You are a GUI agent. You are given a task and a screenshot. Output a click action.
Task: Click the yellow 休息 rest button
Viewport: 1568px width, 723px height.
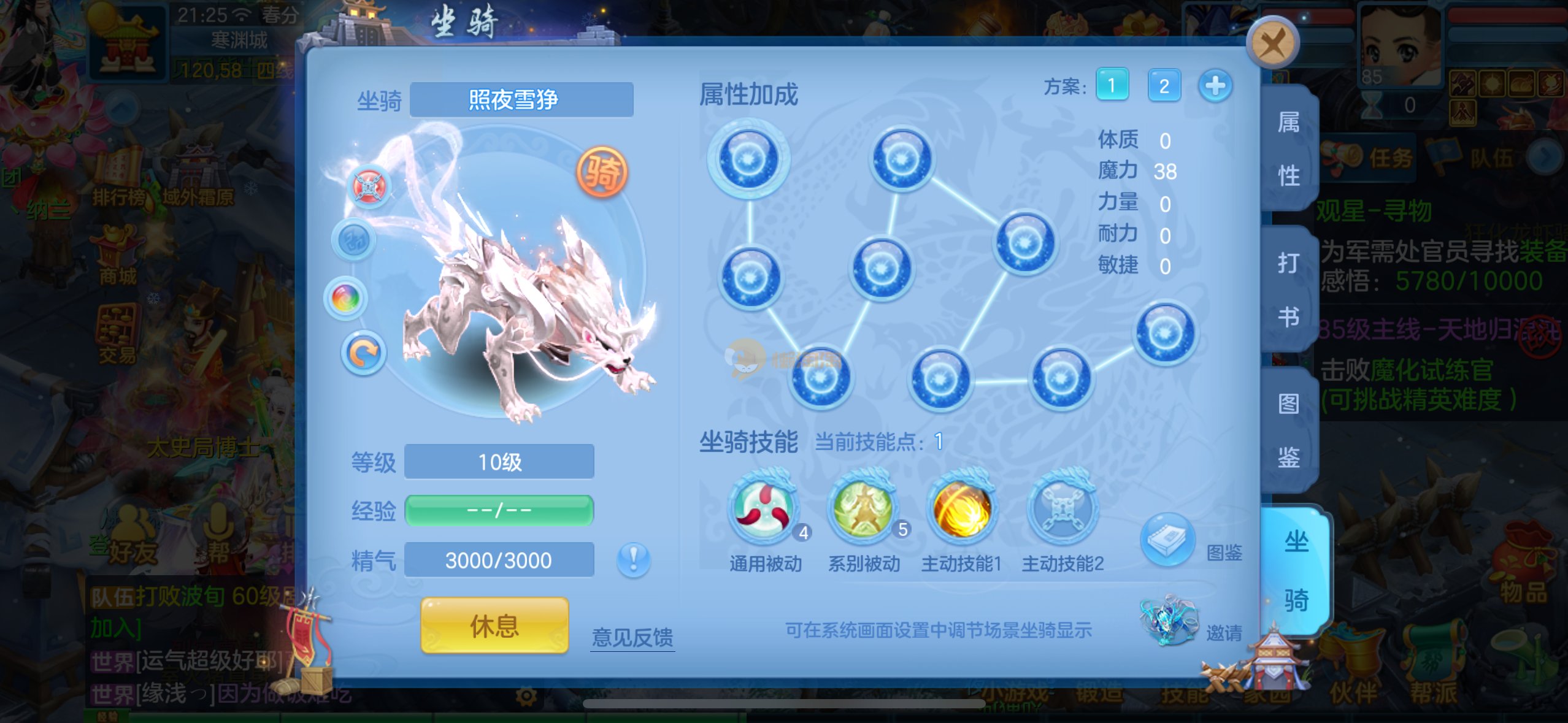coord(494,625)
